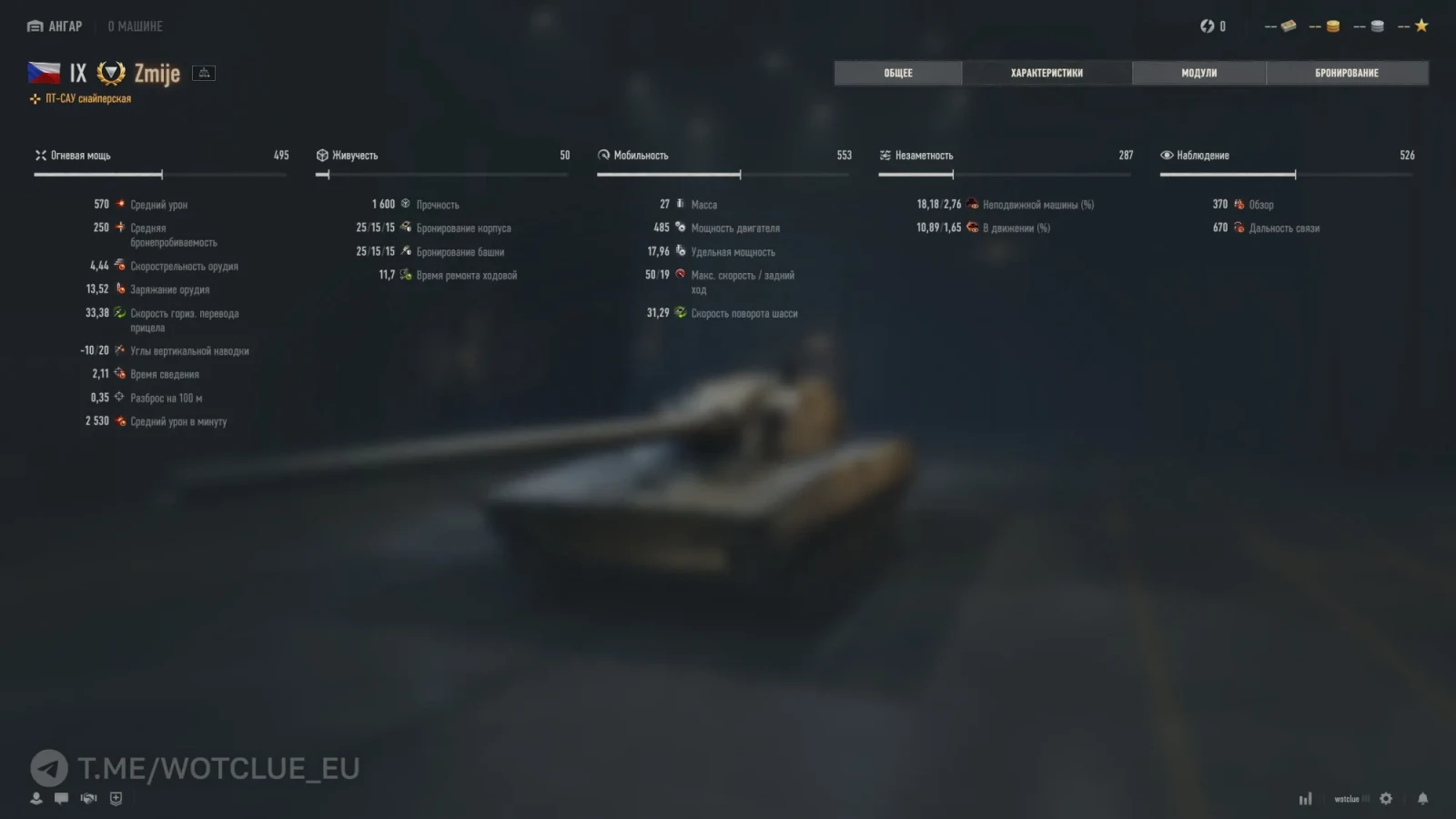Open the chat speech bubble

pyautogui.click(x=61, y=798)
